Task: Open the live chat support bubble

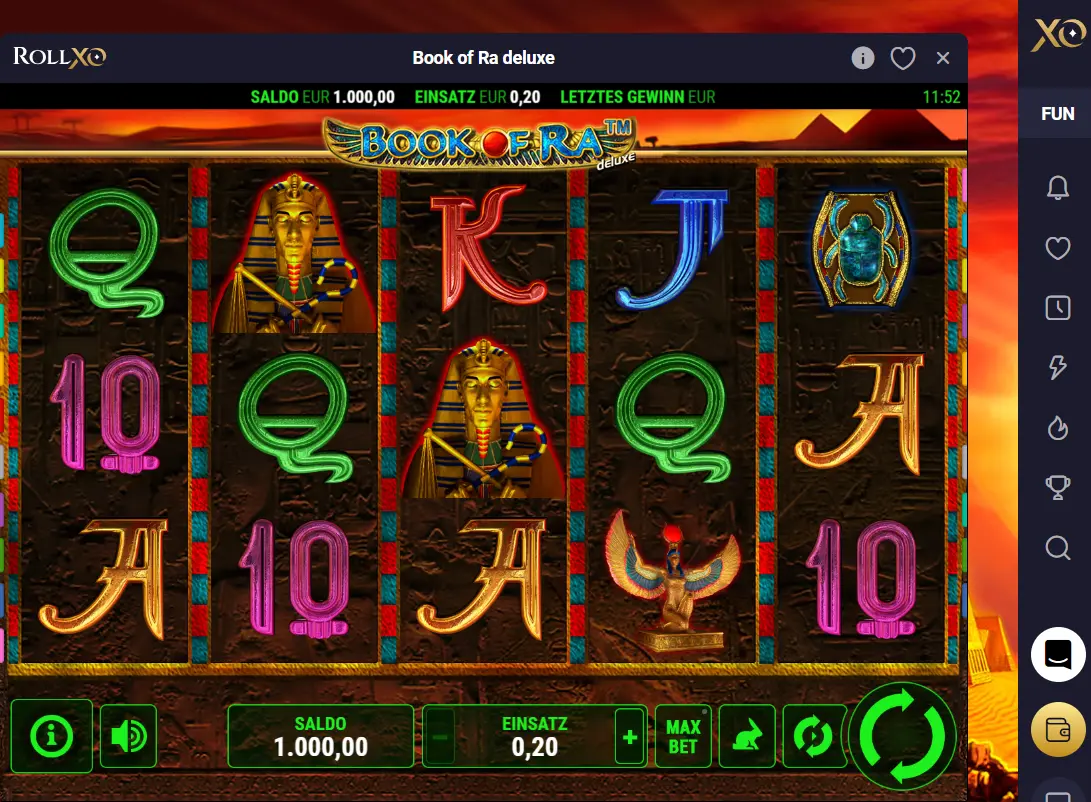Action: [1058, 655]
